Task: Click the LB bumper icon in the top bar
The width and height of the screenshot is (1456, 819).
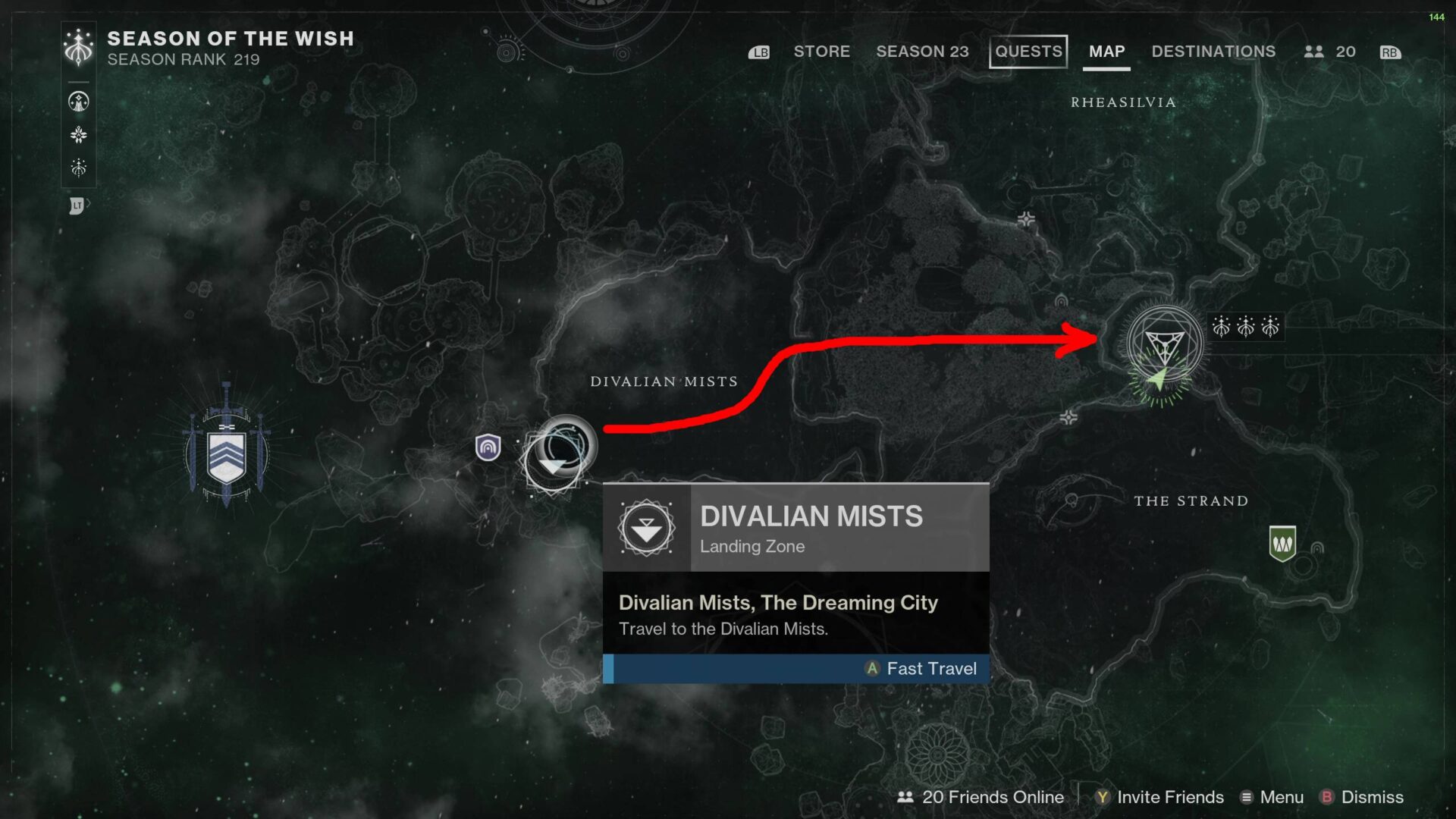Action: coord(758,52)
